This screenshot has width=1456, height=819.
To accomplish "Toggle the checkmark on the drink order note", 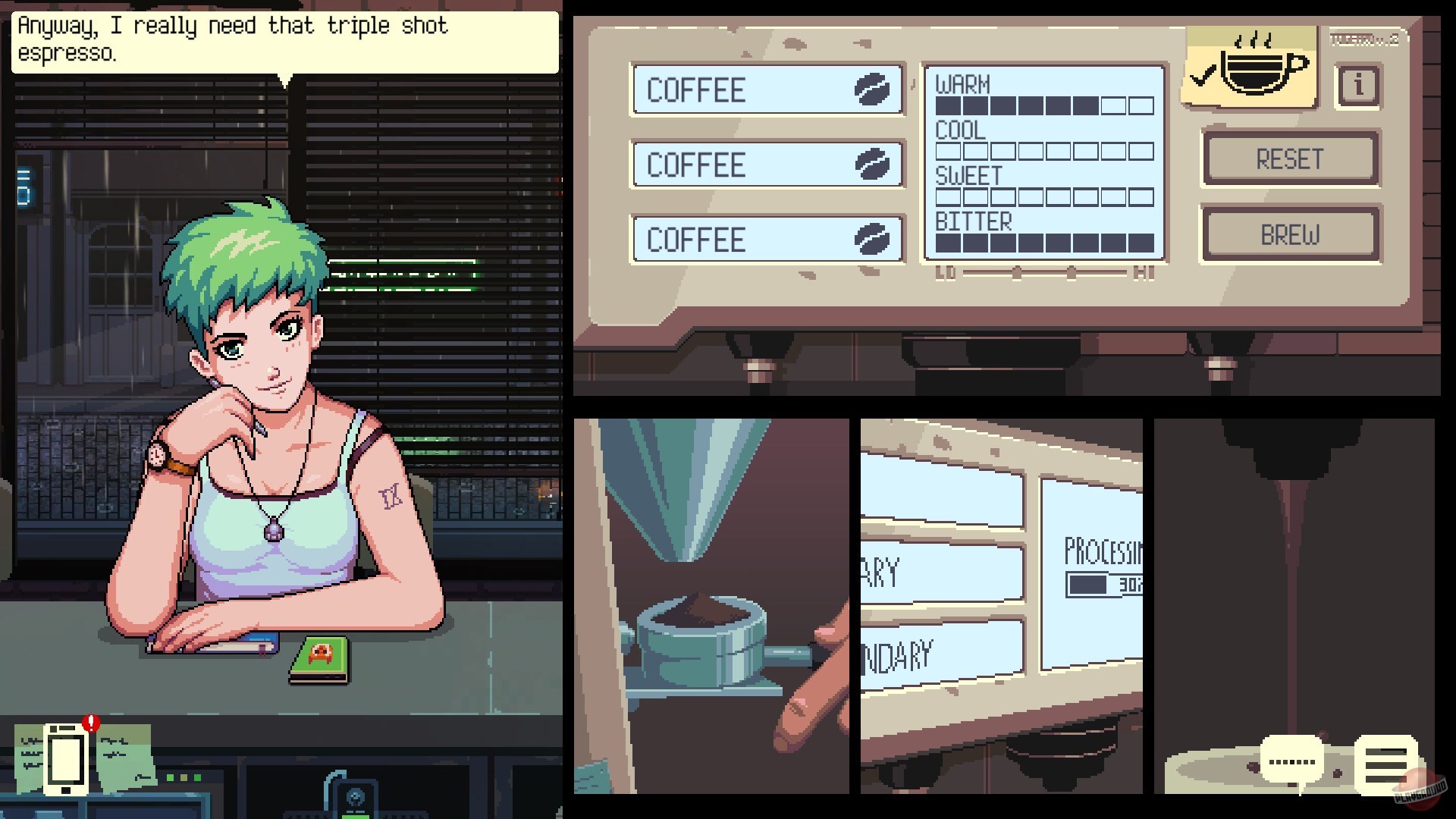I will click(x=1202, y=76).
